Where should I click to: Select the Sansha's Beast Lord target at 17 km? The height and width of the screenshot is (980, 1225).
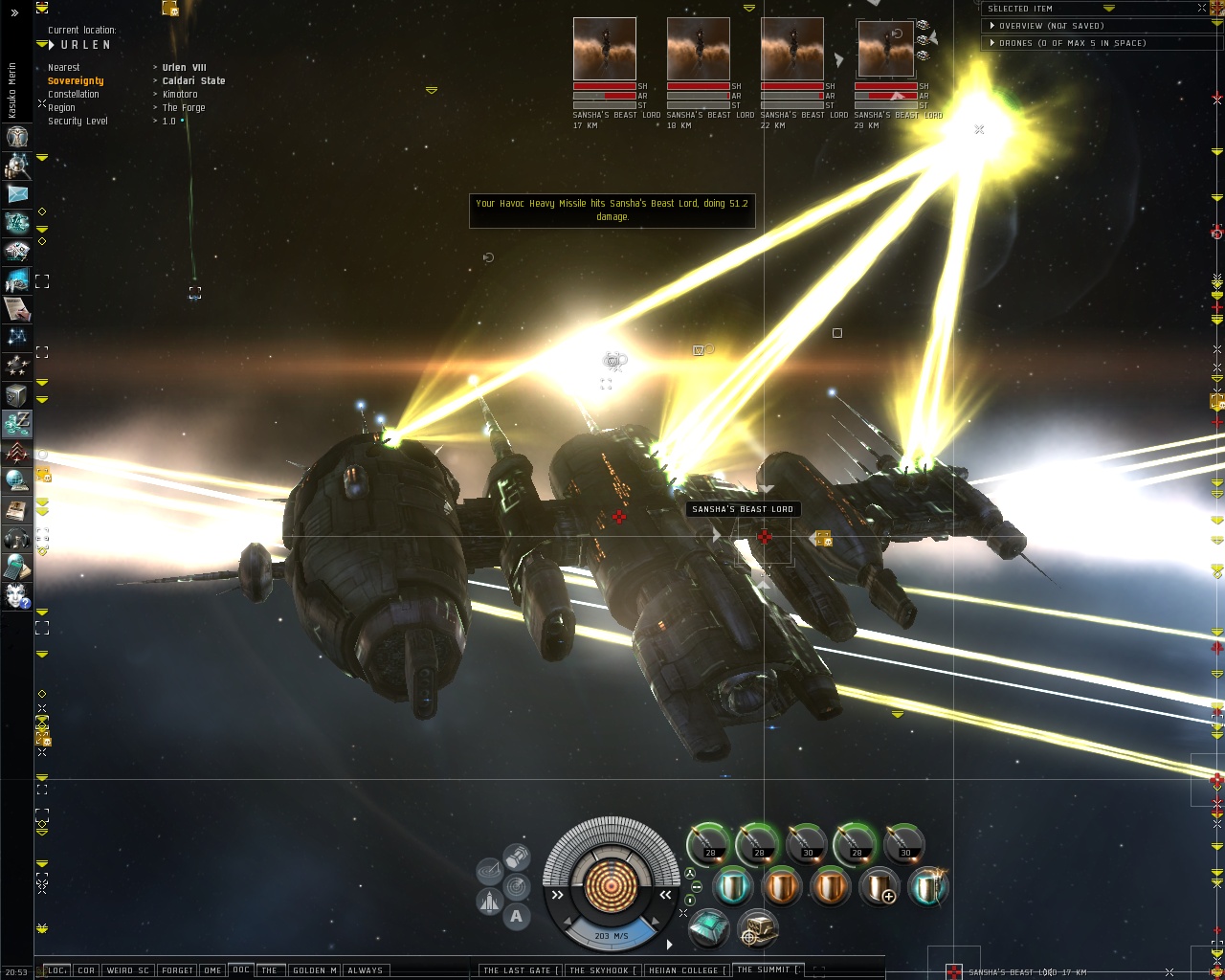pos(604,49)
